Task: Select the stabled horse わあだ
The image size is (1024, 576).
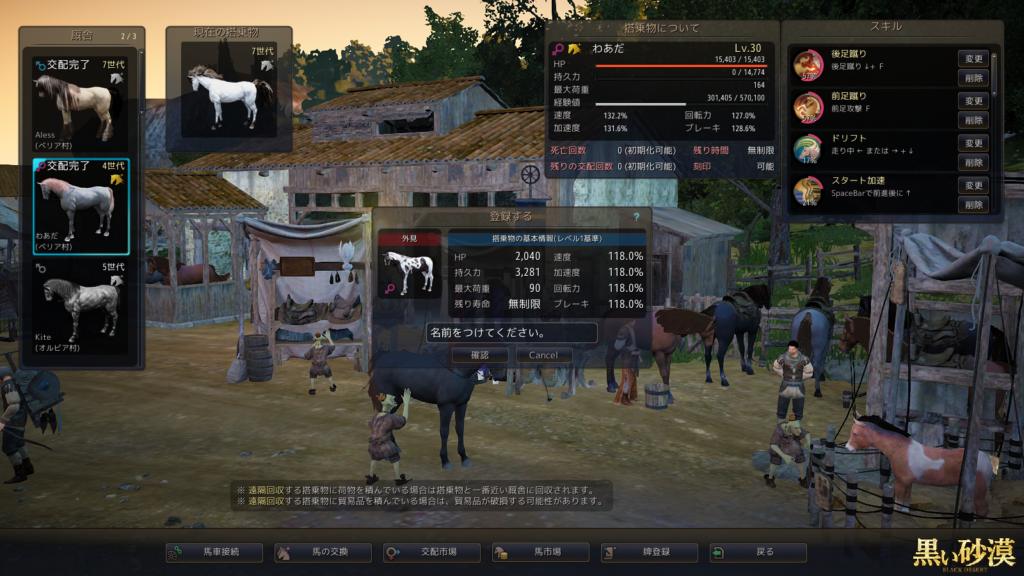Action: (x=82, y=206)
